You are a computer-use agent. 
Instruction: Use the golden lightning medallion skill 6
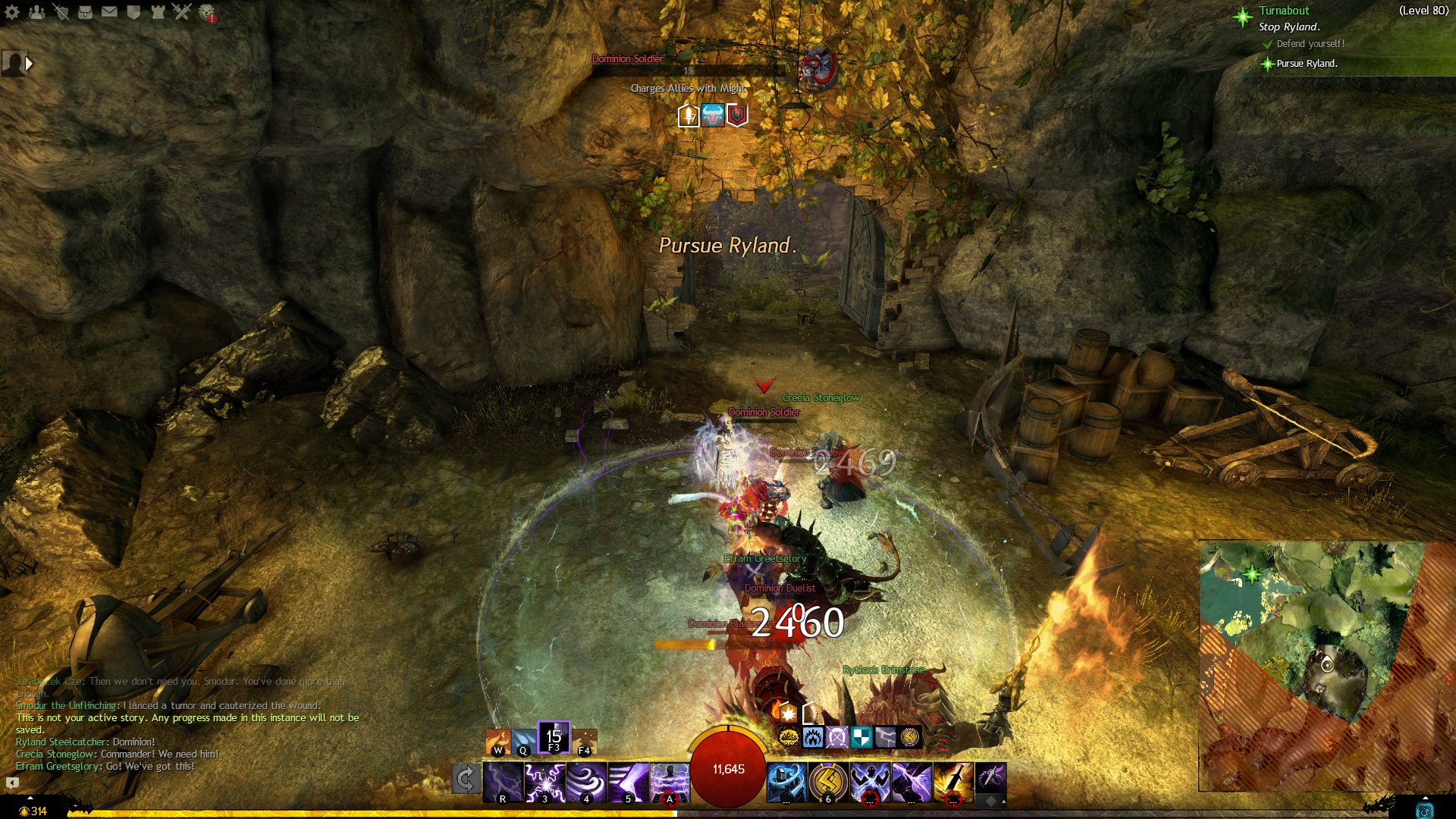828,782
